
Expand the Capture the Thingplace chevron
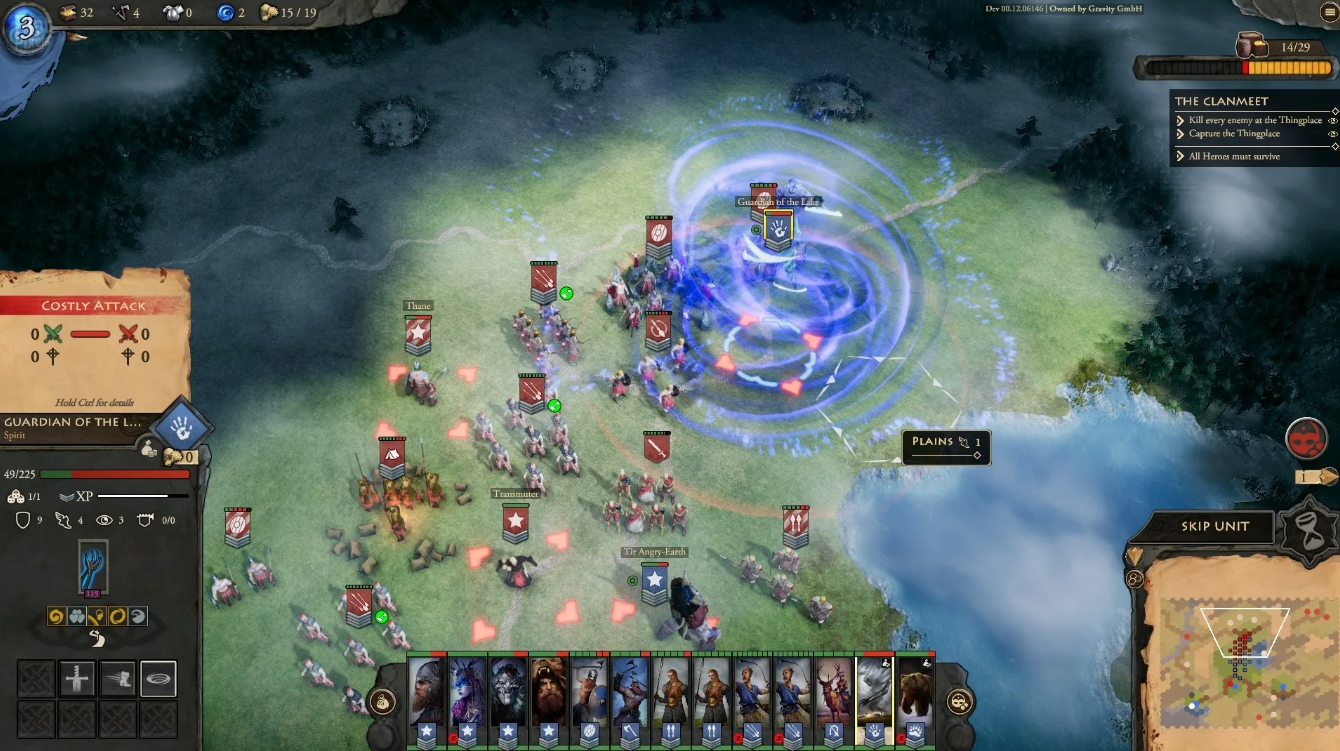pos(1180,134)
